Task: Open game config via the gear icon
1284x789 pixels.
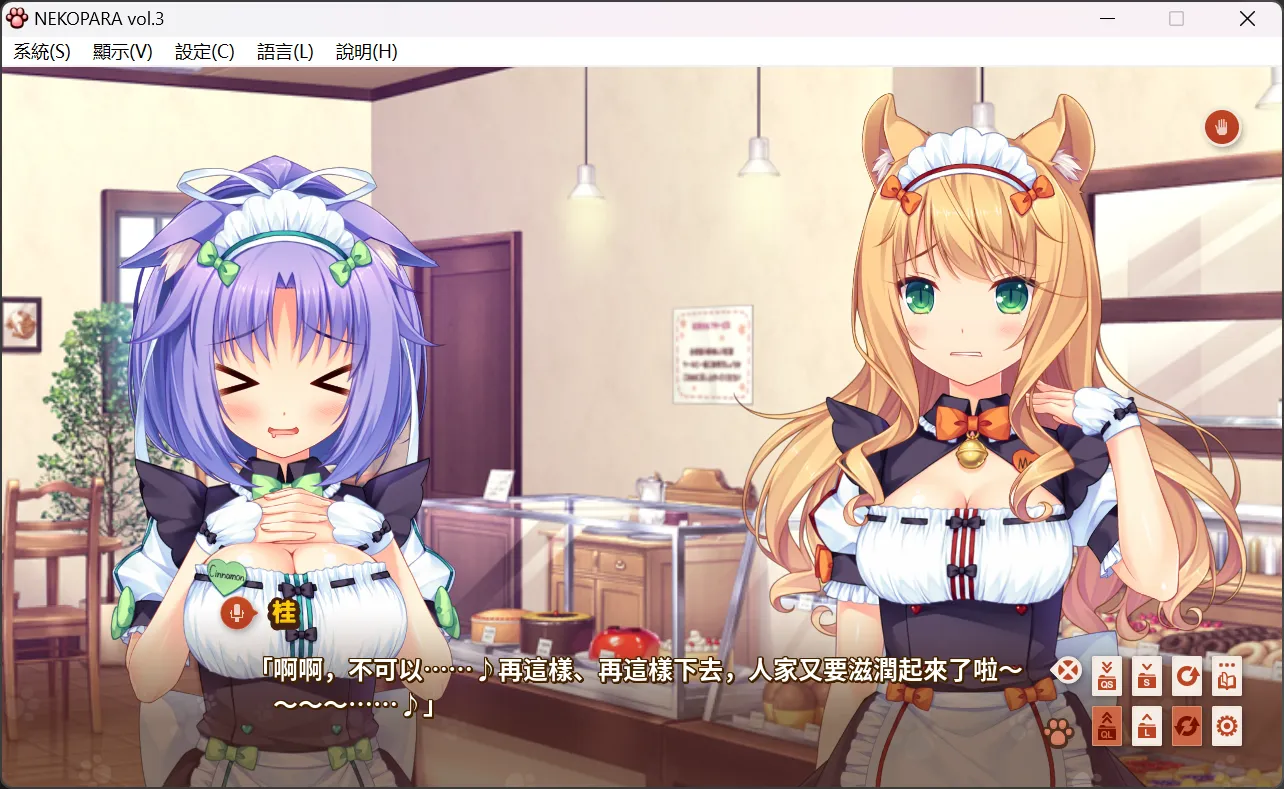Action: (1227, 727)
